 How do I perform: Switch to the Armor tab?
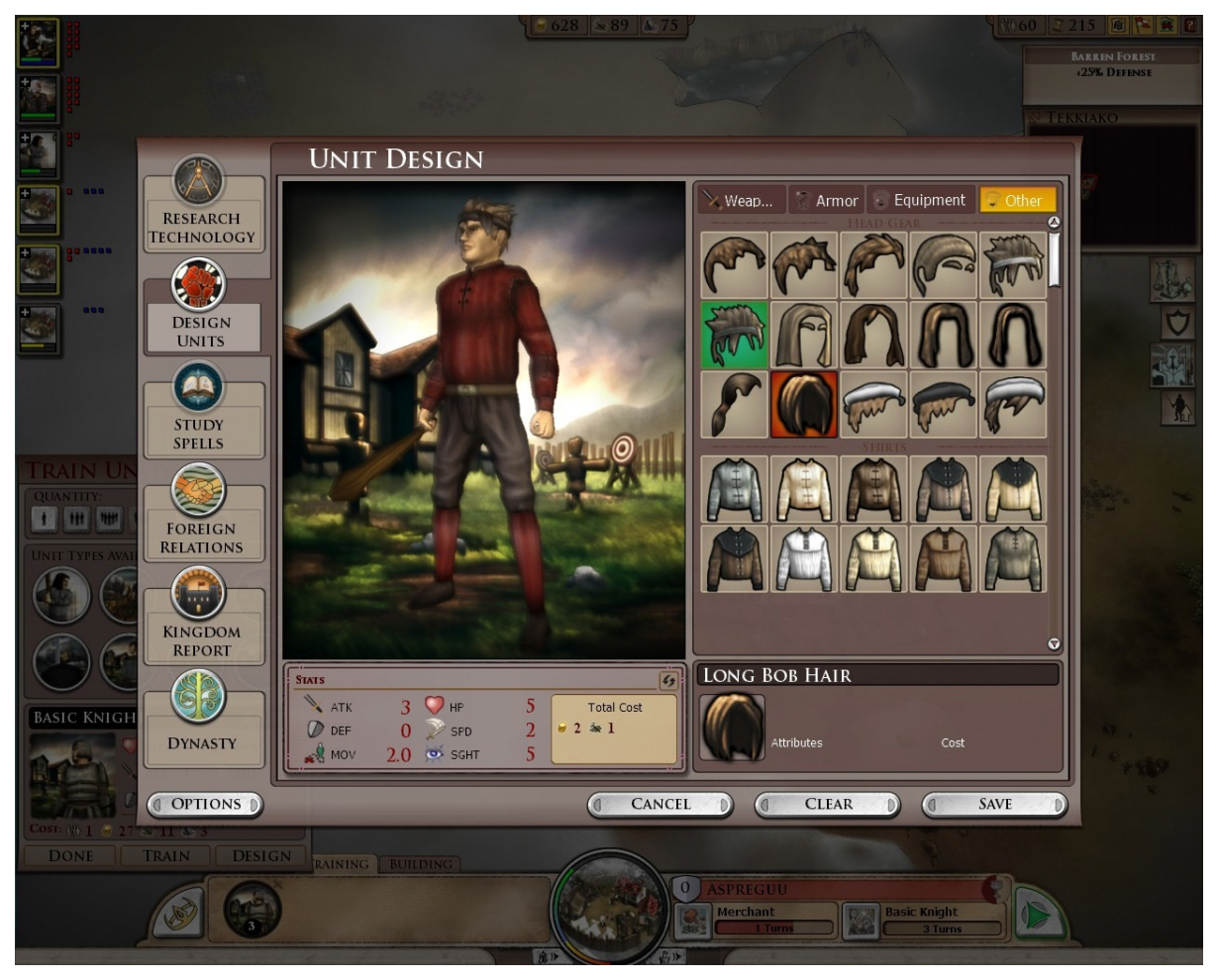pos(828,200)
